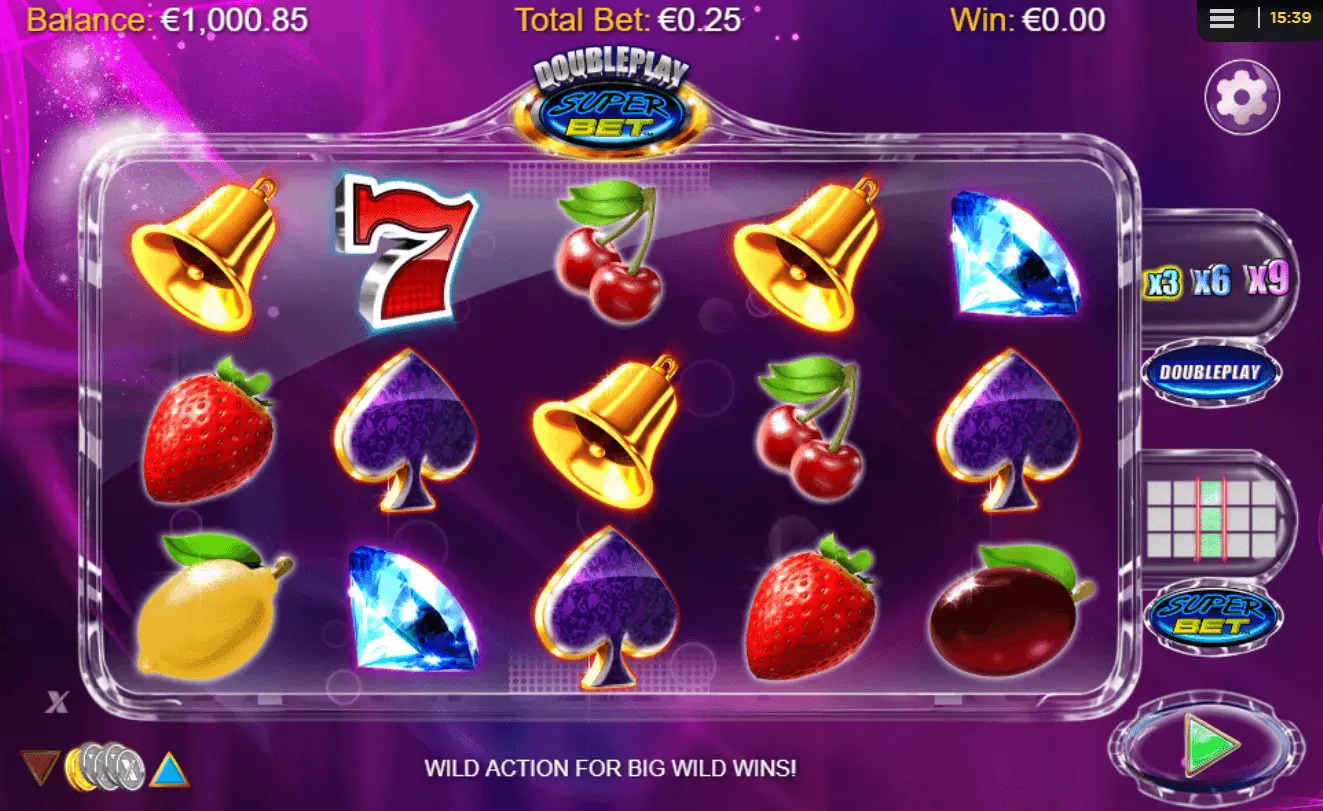Select the x9 multiplier
1323x811 pixels.
pyautogui.click(x=1267, y=279)
